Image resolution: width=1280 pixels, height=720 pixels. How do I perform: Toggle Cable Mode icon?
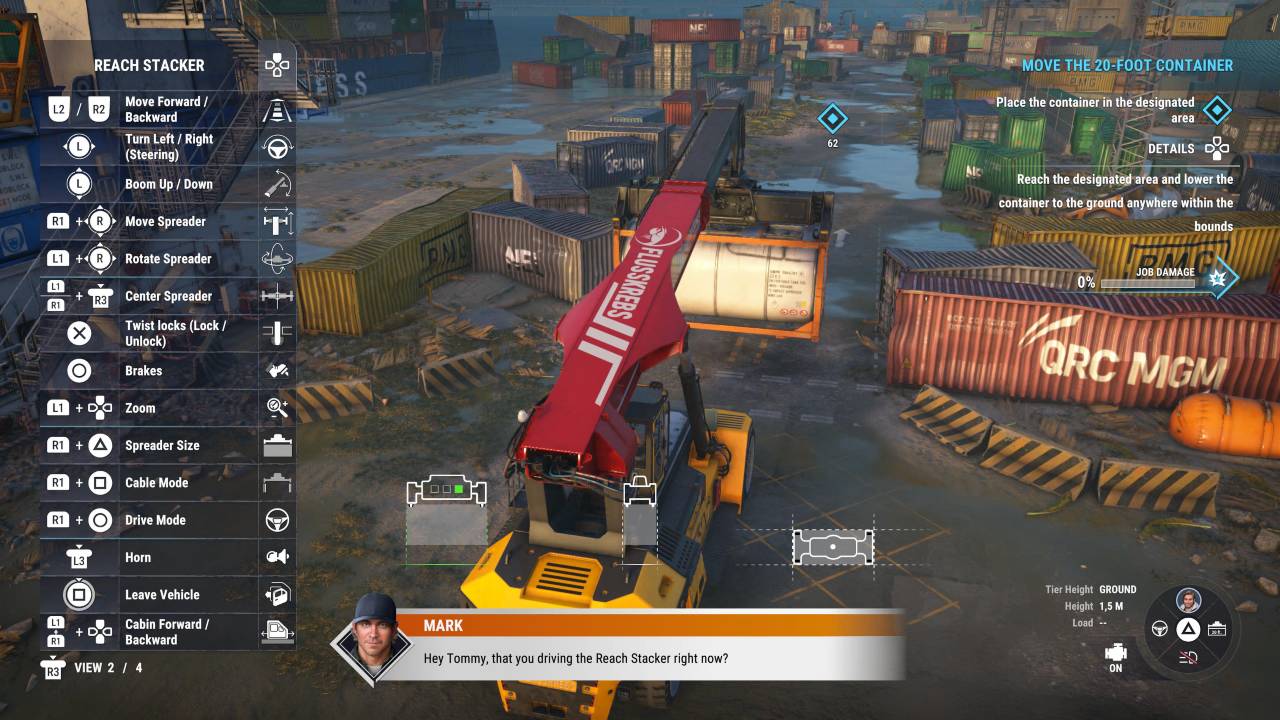pyautogui.click(x=277, y=483)
